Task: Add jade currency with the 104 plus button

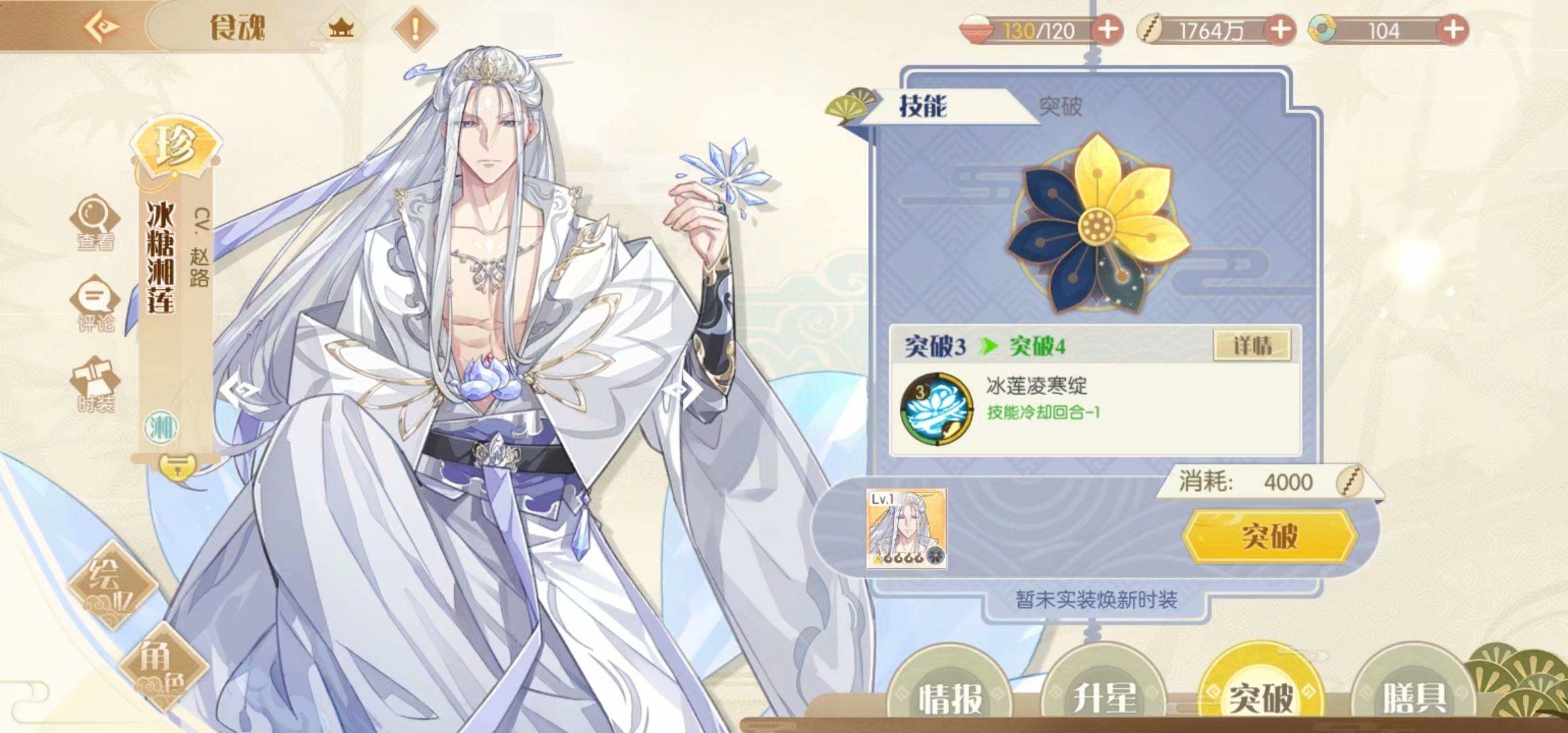Action: coord(1453,31)
